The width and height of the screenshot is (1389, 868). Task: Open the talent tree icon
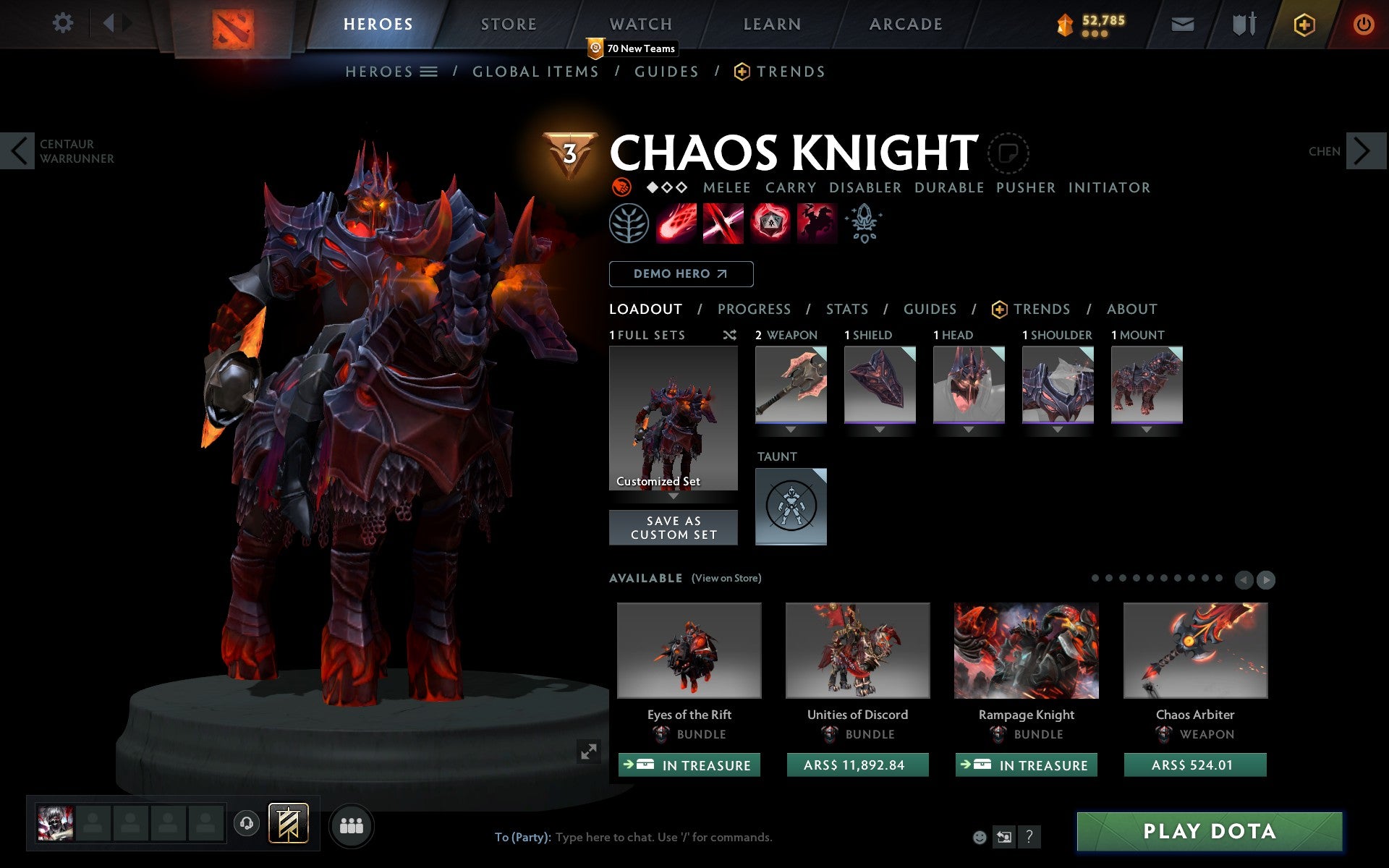[x=628, y=224]
